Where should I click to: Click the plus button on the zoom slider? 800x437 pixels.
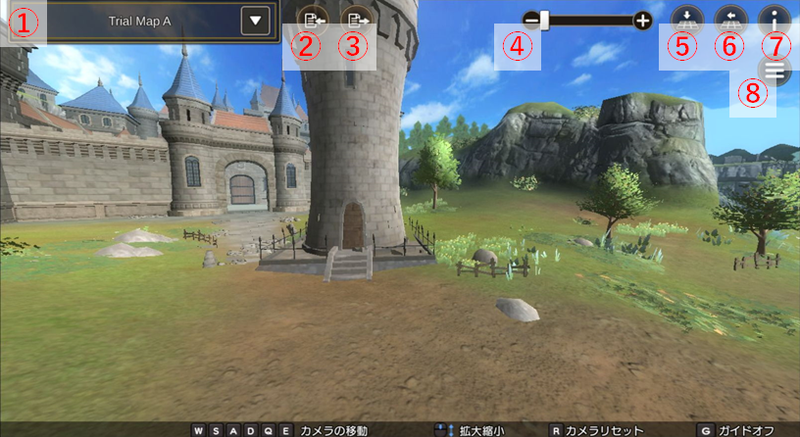[642, 20]
